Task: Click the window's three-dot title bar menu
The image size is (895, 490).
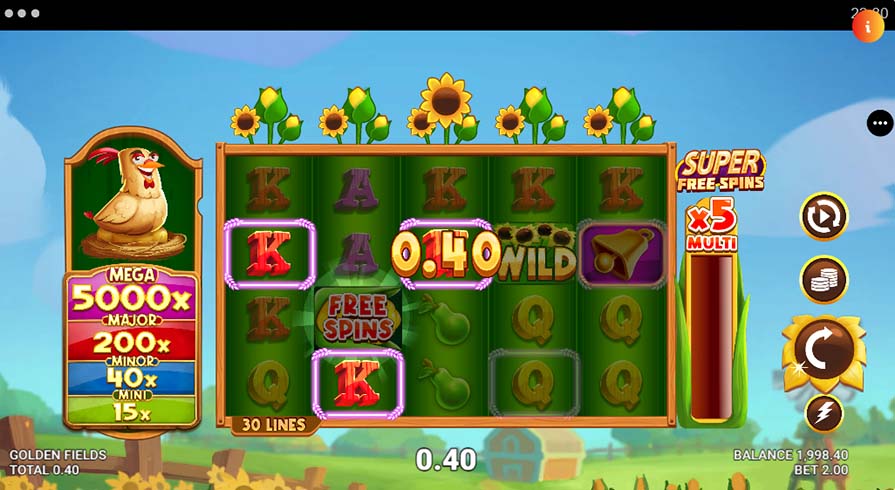Action: pyautogui.click(x=21, y=14)
